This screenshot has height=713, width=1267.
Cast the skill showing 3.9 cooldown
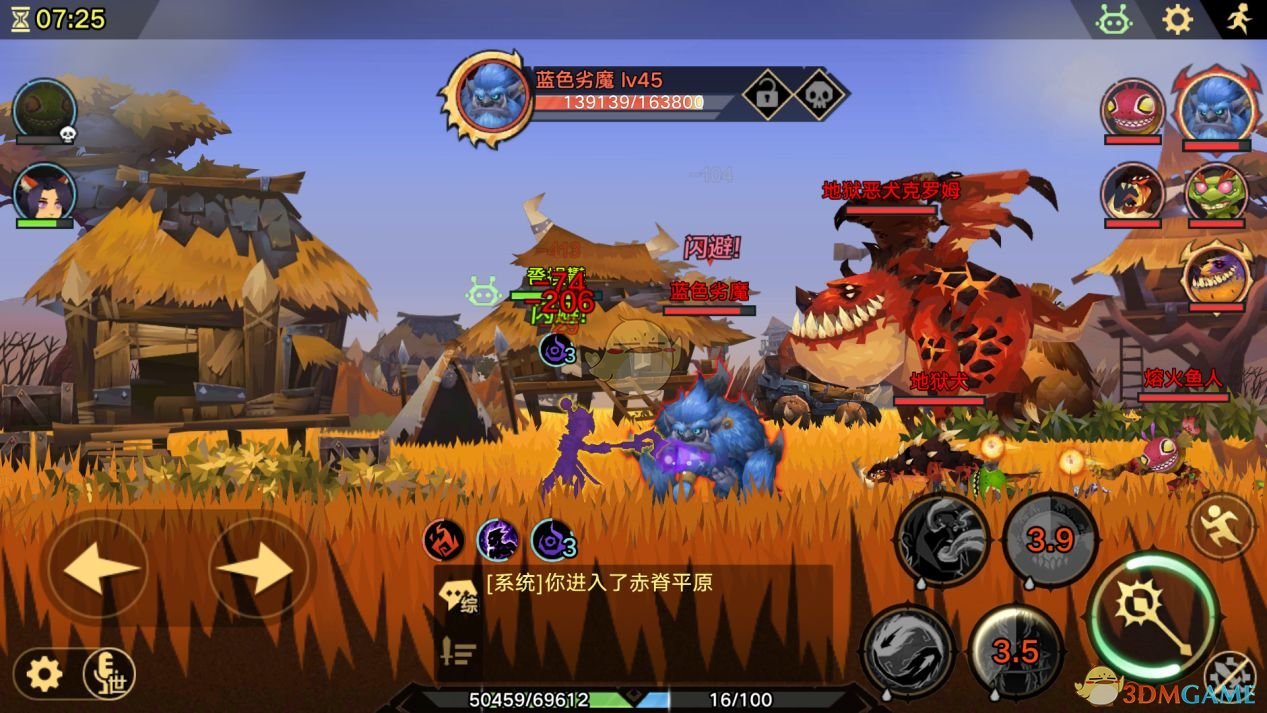click(x=1050, y=541)
